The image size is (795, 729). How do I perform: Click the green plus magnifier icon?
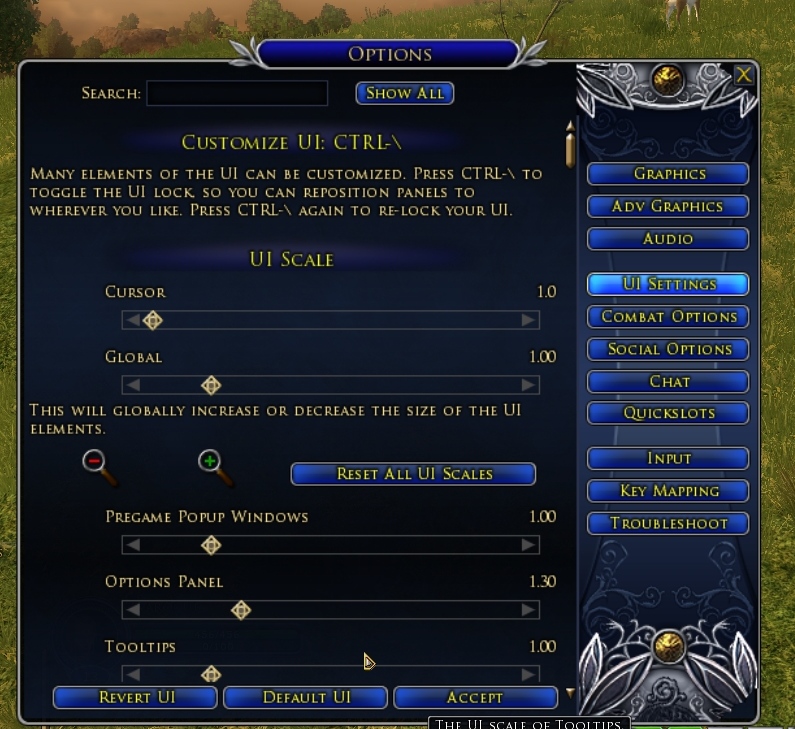point(210,462)
